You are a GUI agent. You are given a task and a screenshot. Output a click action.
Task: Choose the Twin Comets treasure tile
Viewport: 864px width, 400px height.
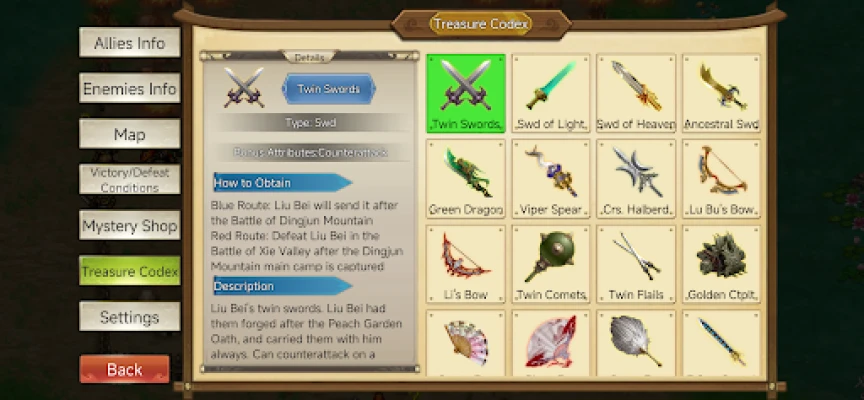coord(550,264)
